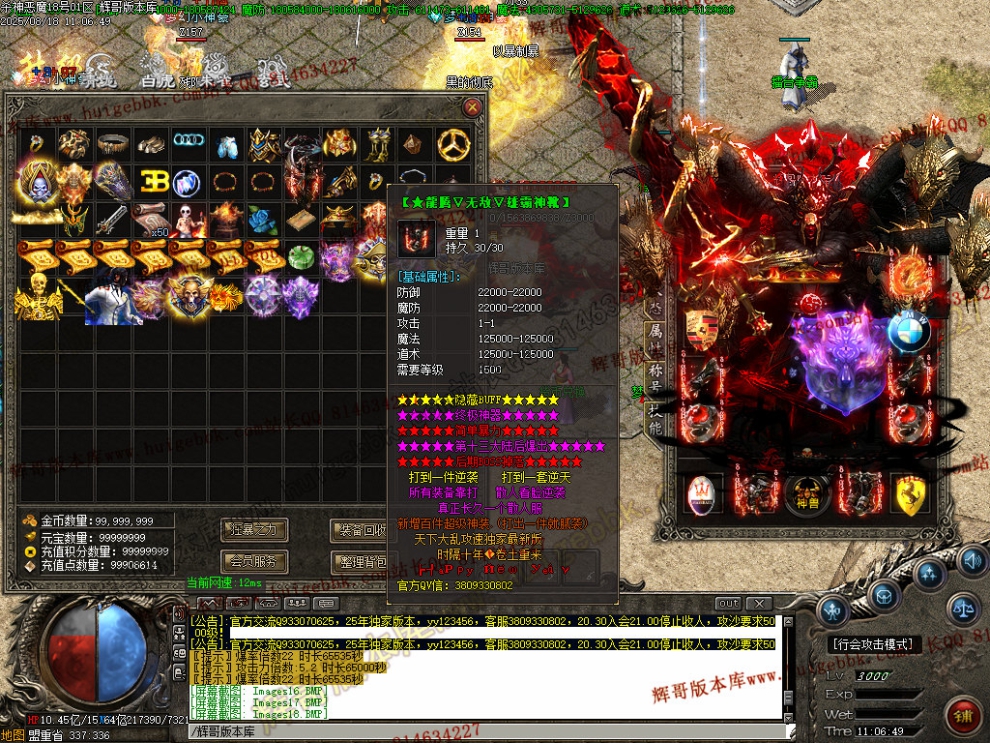
Task: Close the inventory bag window
Action: point(472,107)
